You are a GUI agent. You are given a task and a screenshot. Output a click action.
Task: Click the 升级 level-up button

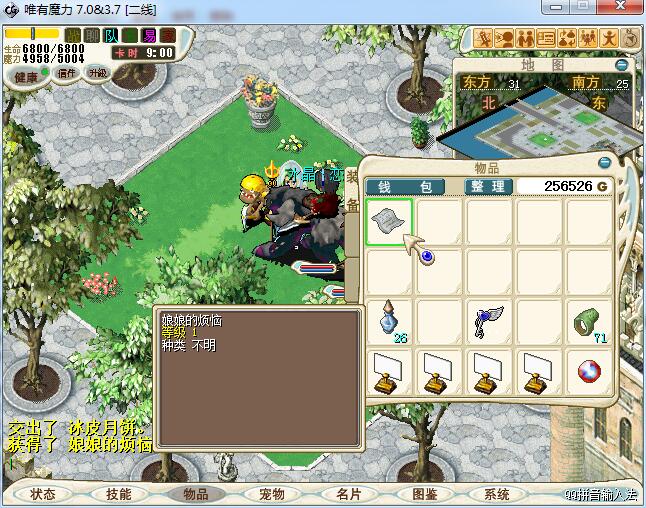[x=98, y=73]
